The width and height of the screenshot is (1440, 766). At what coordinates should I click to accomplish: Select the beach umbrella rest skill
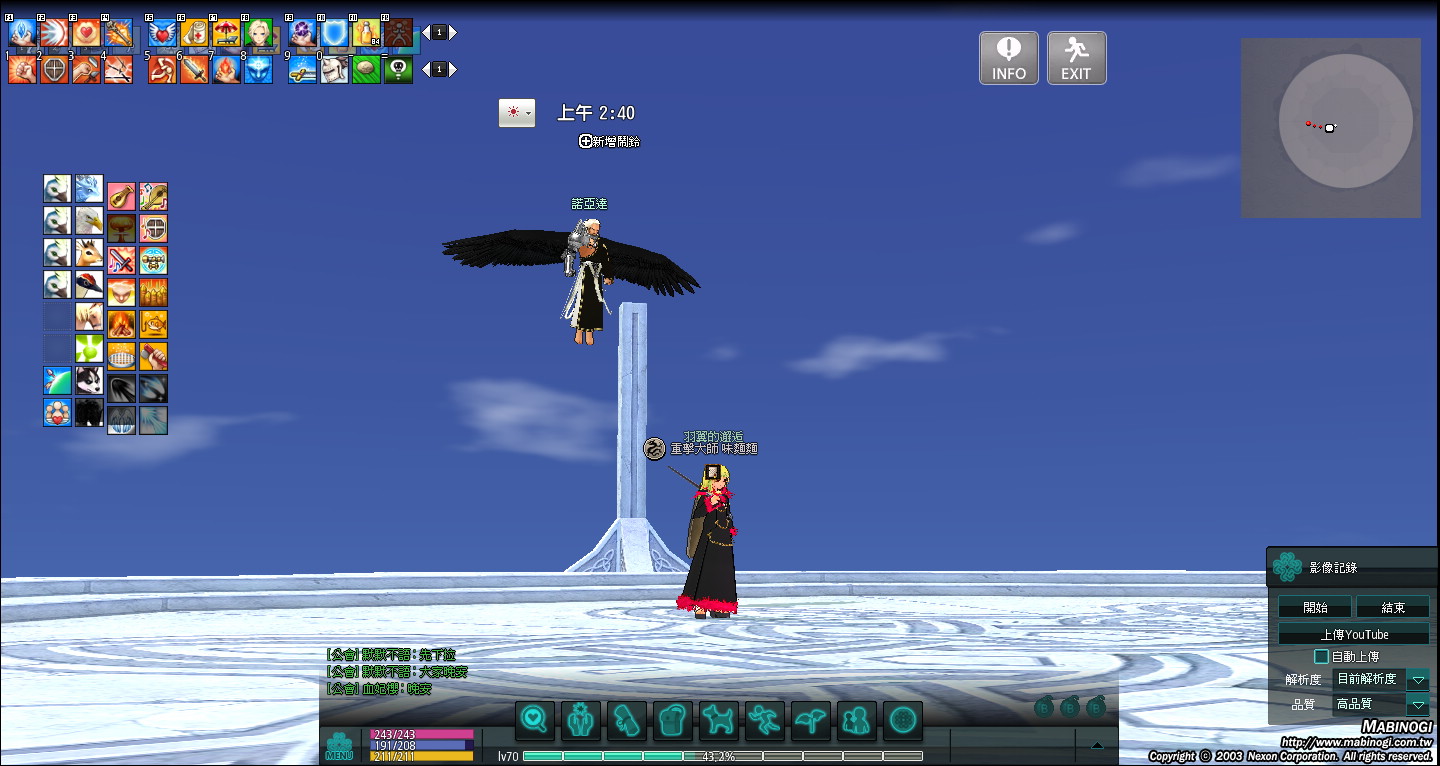click(x=226, y=33)
